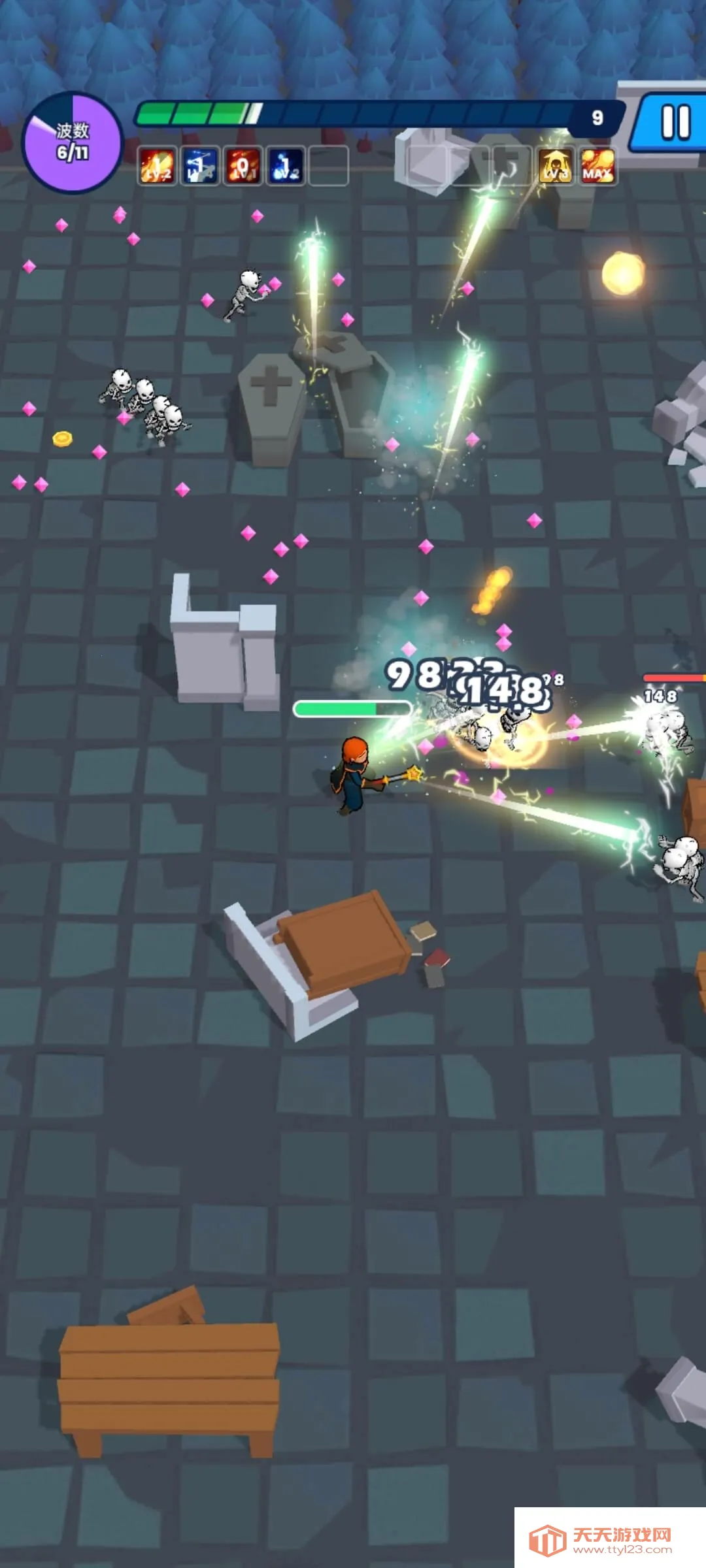Select the dark blue flame skill icon
Image resolution: width=706 pixels, height=1568 pixels.
coord(286,166)
